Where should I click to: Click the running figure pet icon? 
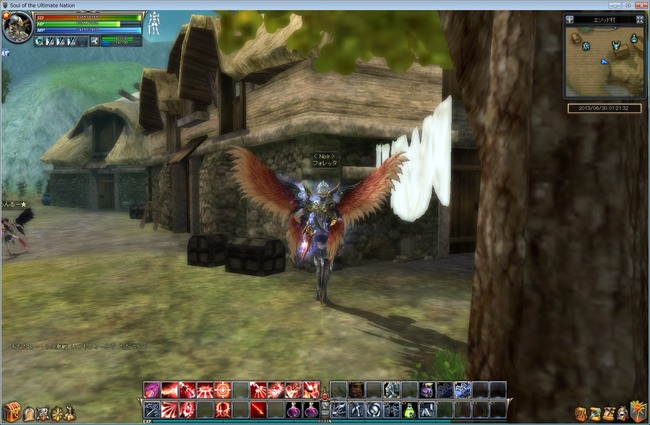[x=94, y=41]
